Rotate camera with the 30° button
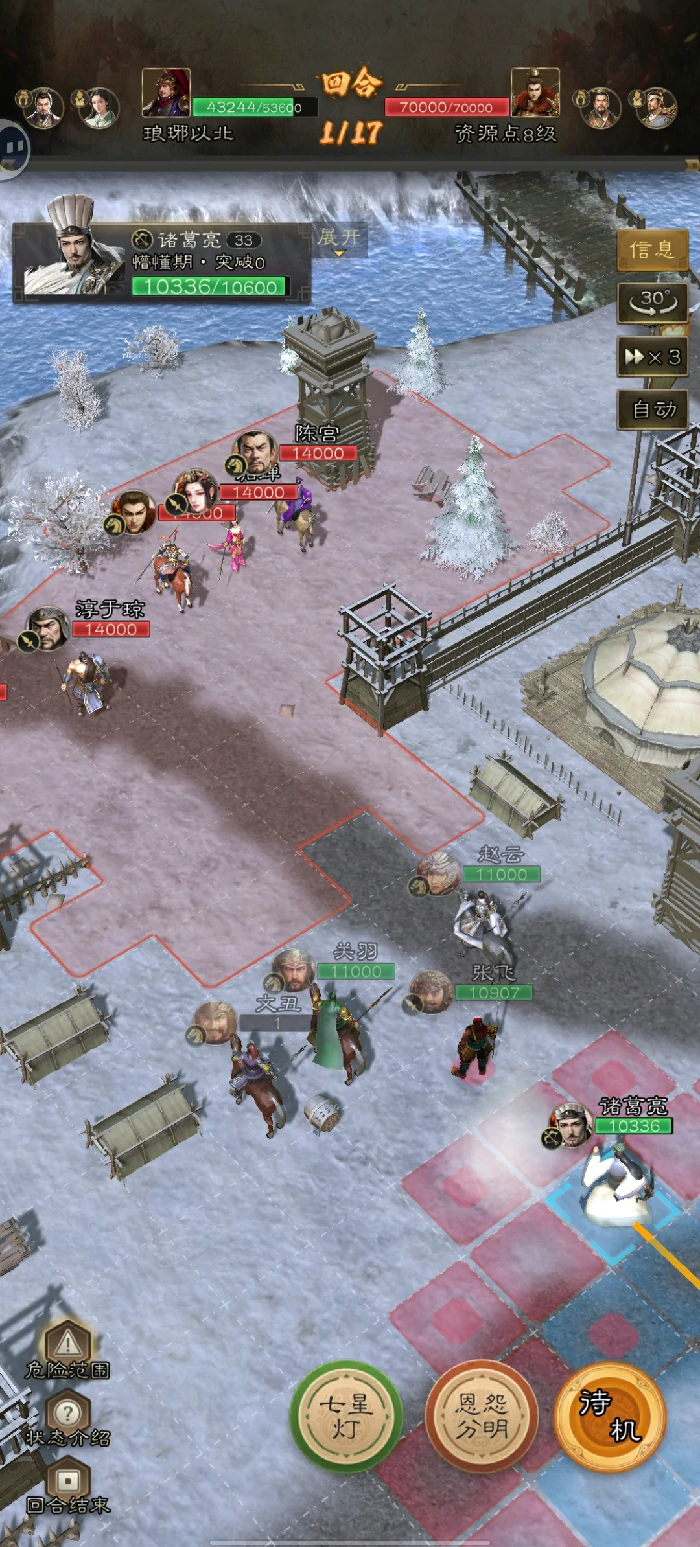This screenshot has width=700, height=1547. (652, 302)
